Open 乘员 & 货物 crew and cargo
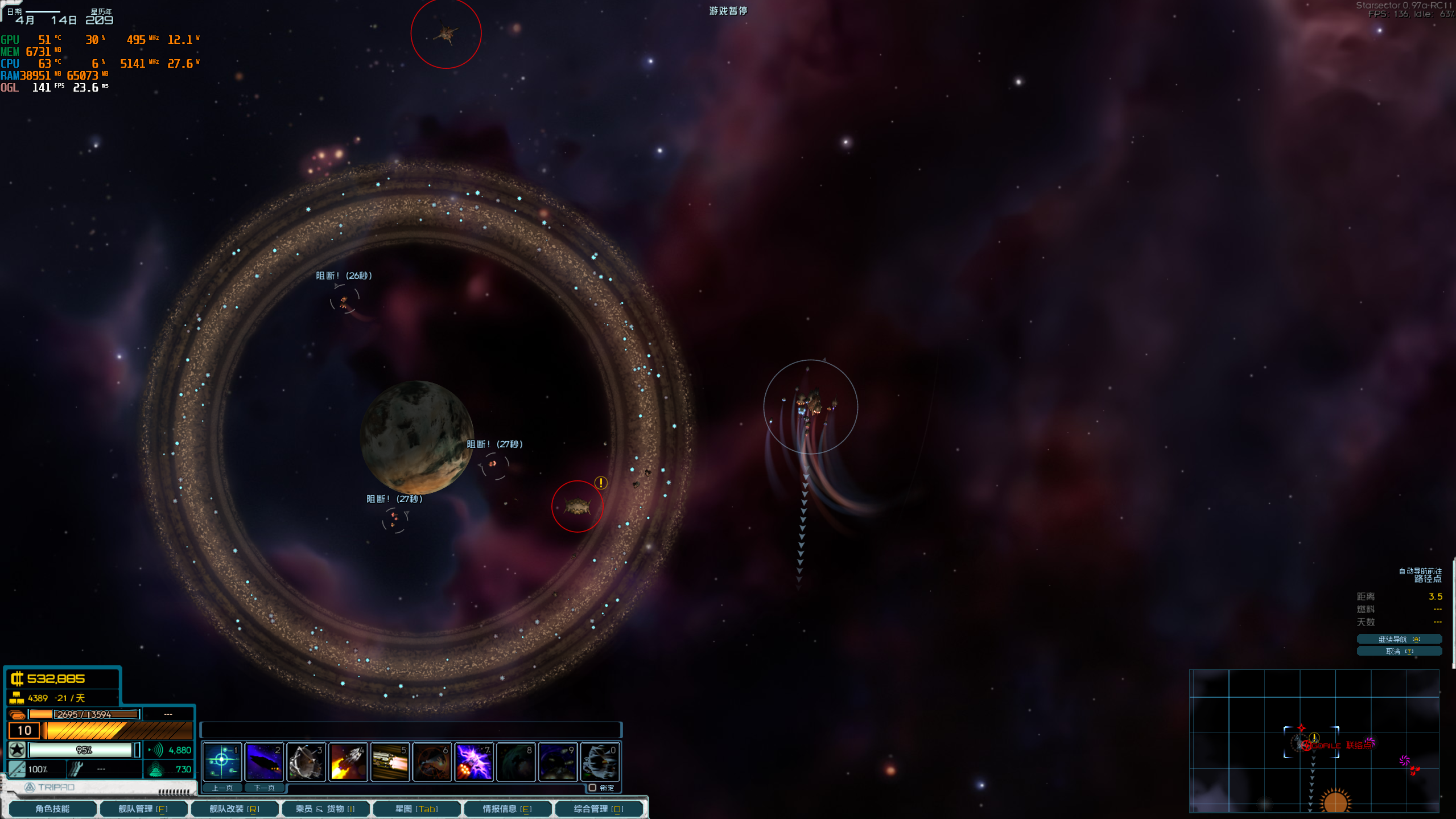The image size is (1456, 819). click(325, 809)
